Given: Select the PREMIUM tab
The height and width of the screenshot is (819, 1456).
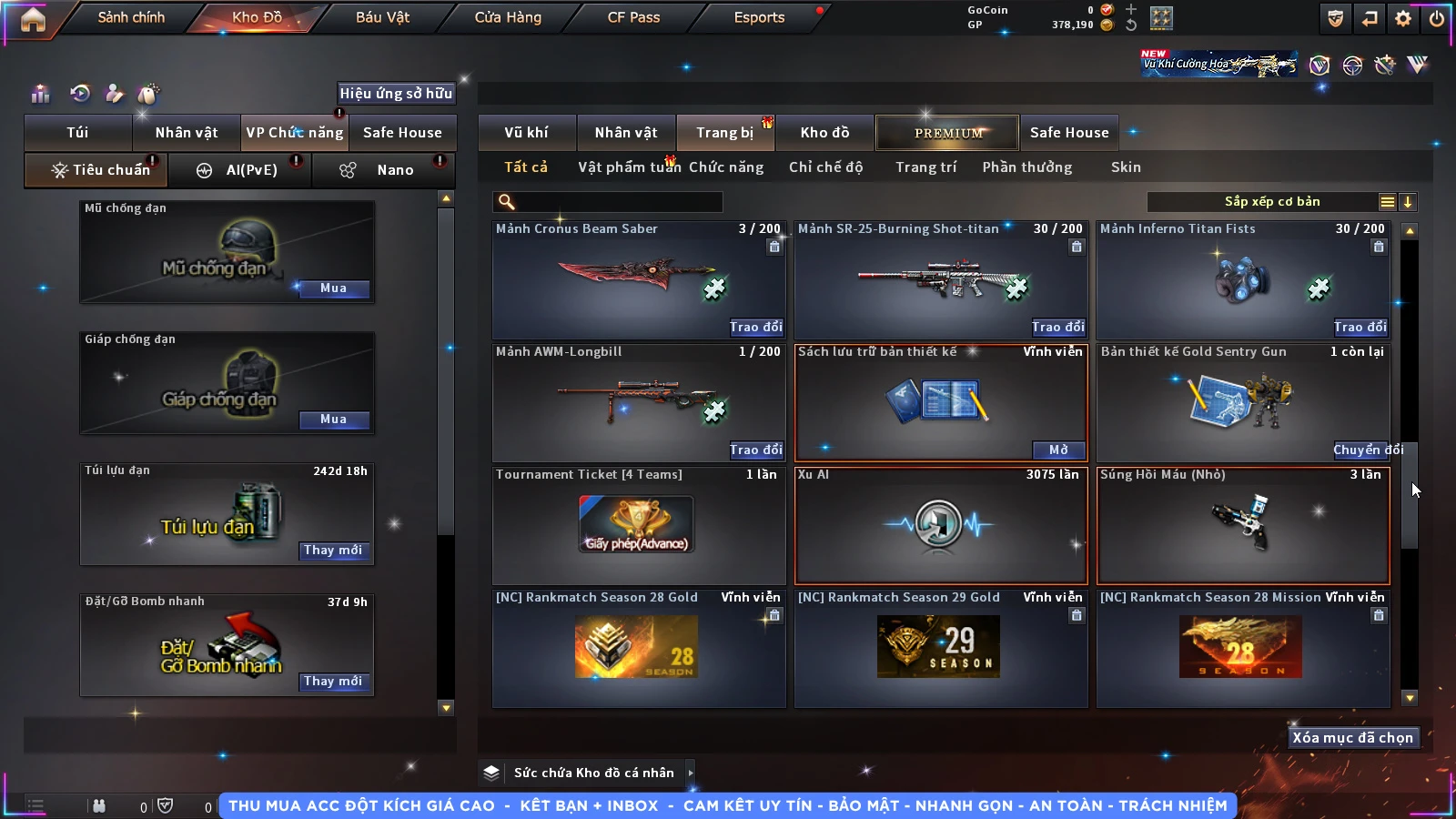Looking at the screenshot, I should (x=948, y=133).
